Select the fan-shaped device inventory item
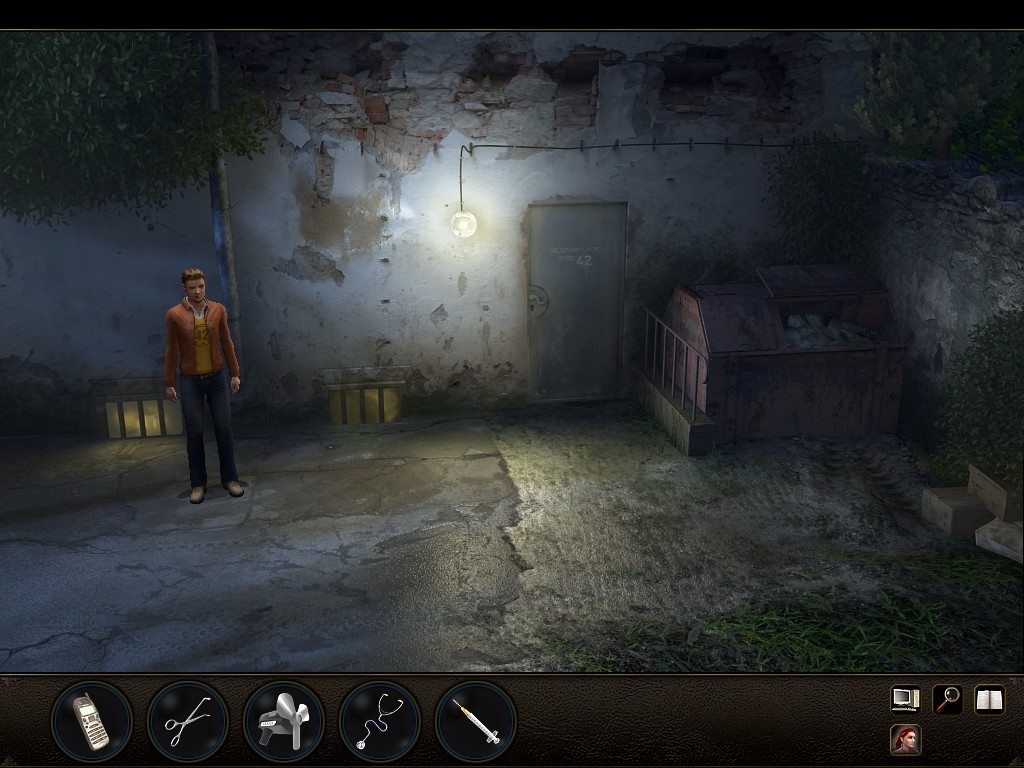Viewport: 1024px width, 768px height. (284, 721)
